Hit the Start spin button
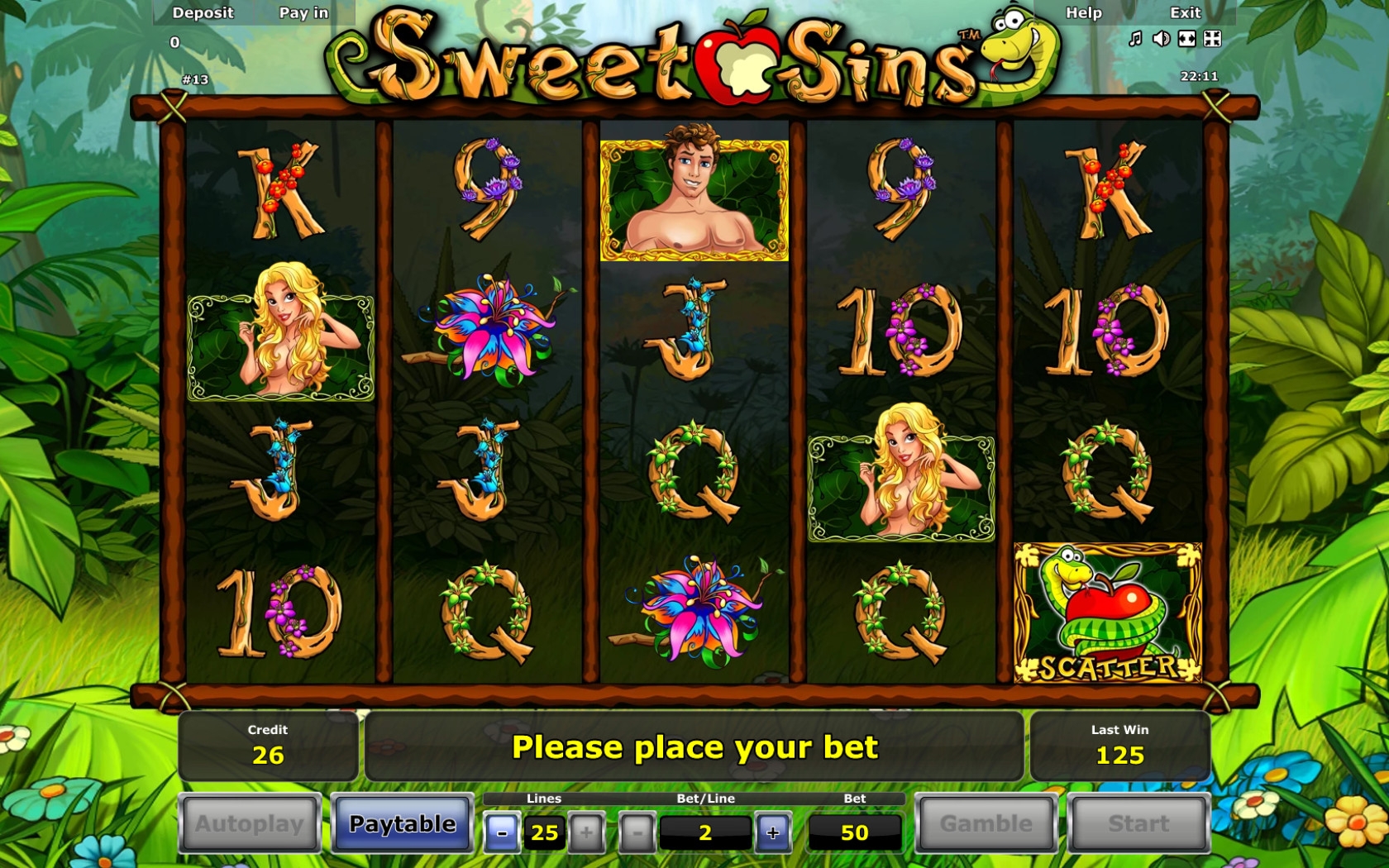 coord(1138,823)
